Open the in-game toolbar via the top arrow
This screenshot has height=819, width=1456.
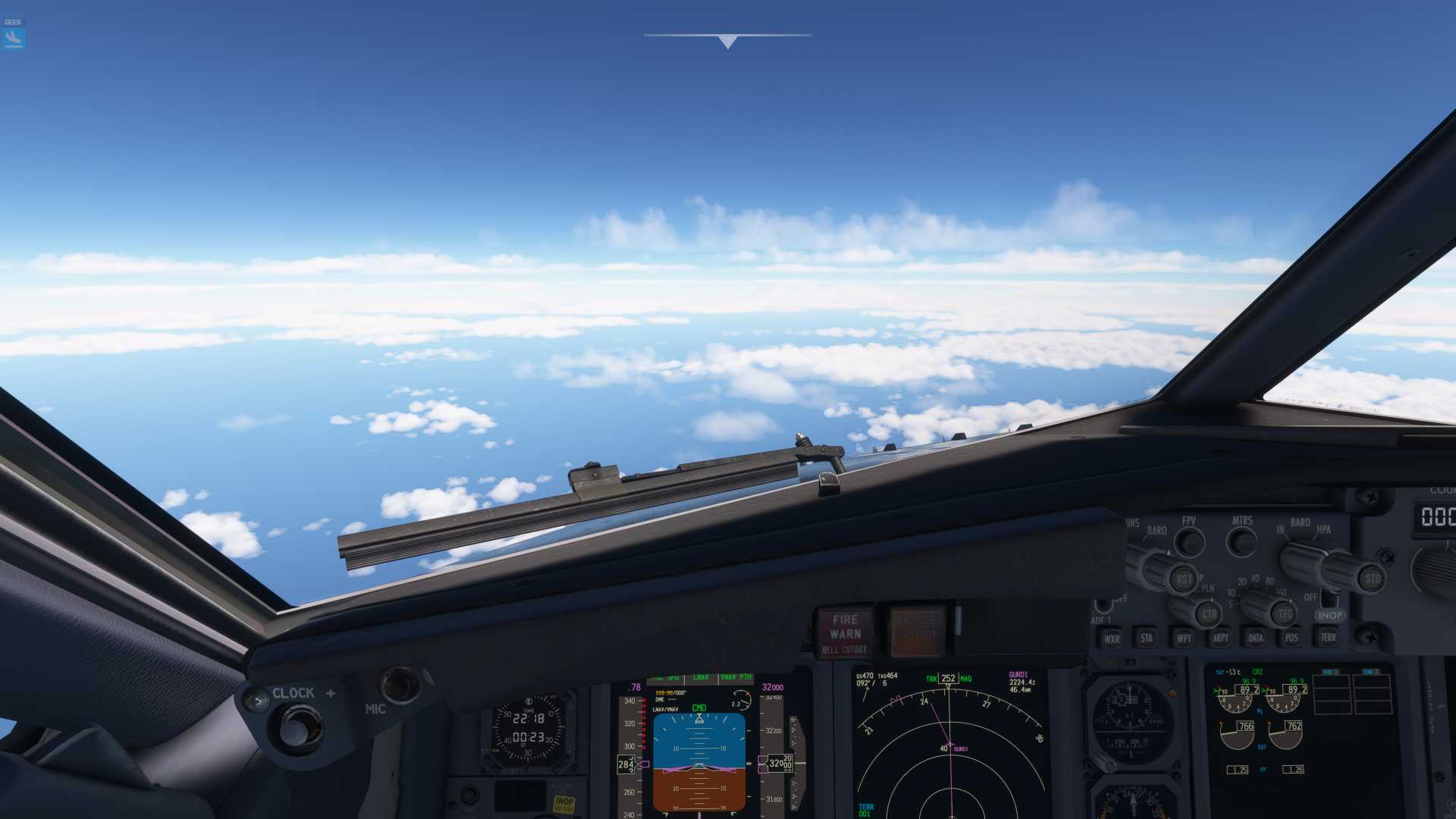(726, 39)
